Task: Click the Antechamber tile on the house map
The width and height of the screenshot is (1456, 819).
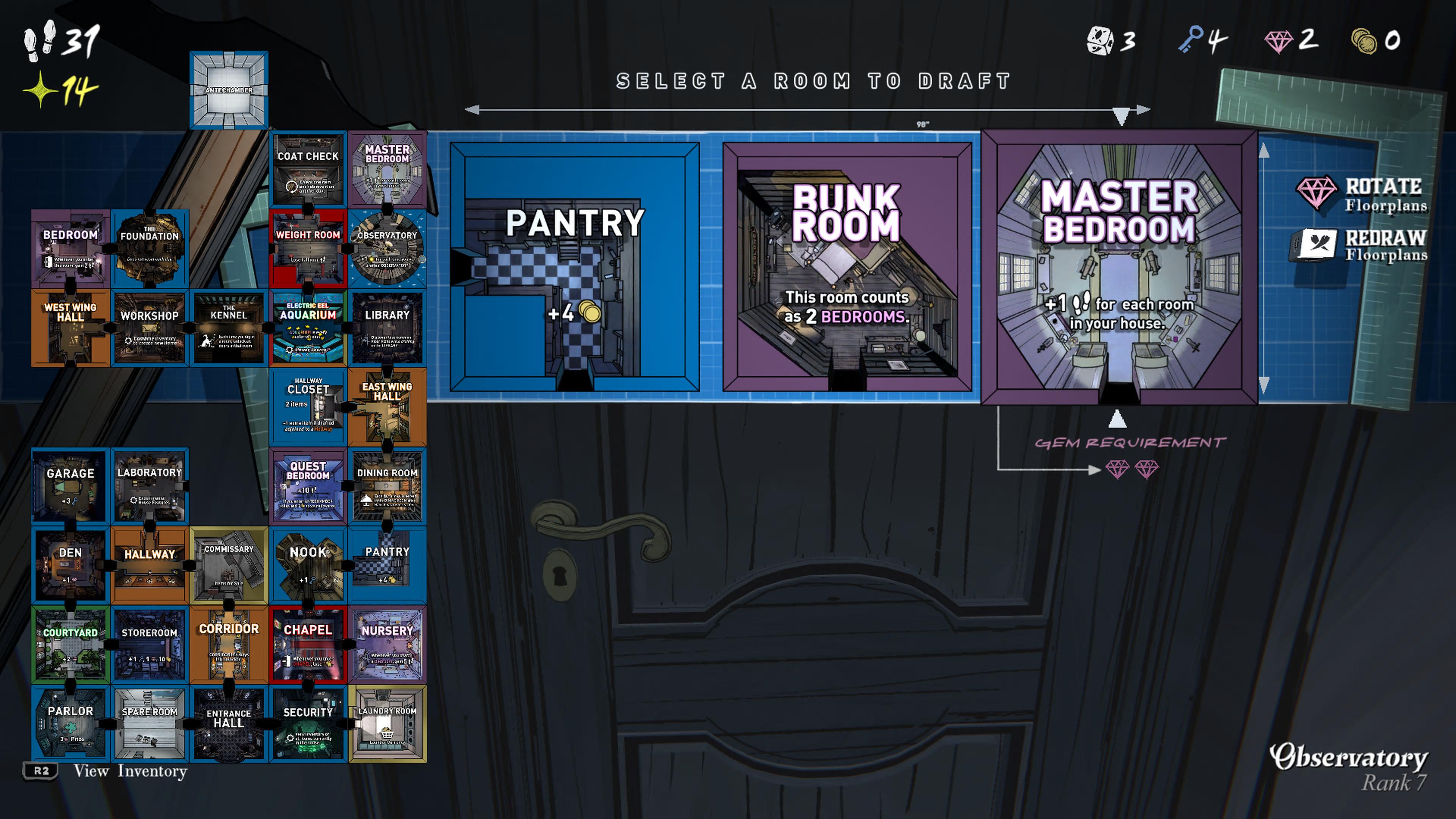Action: tap(229, 90)
